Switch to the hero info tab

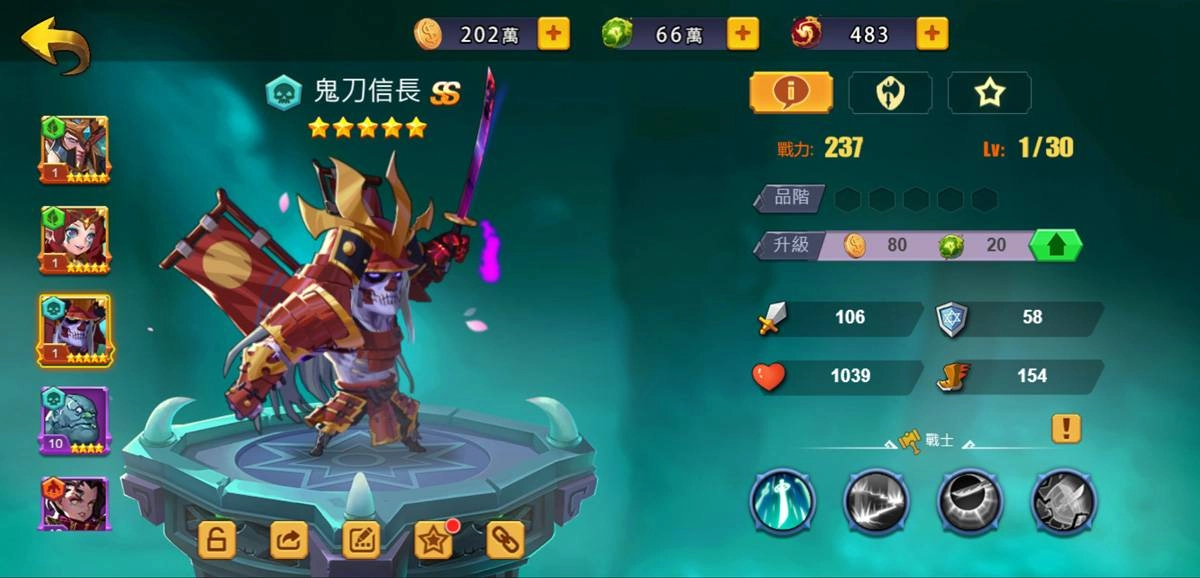(791, 93)
